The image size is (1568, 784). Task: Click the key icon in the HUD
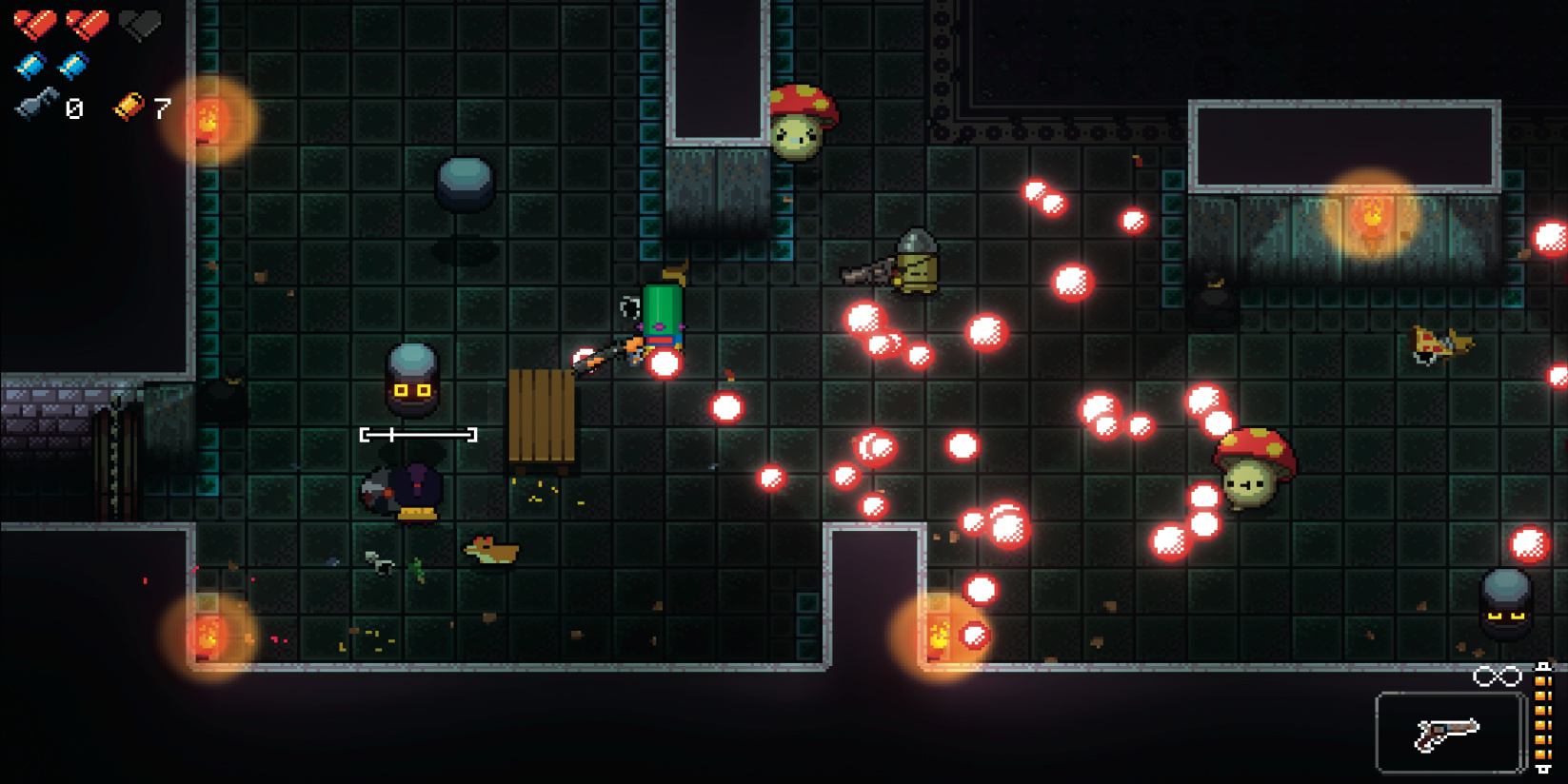pos(36,106)
